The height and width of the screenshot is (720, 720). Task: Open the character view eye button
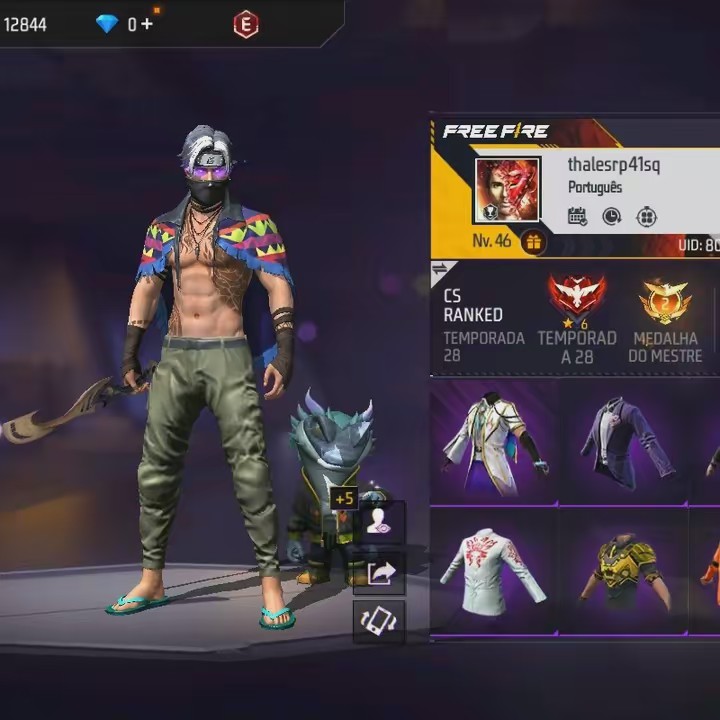coord(380,524)
